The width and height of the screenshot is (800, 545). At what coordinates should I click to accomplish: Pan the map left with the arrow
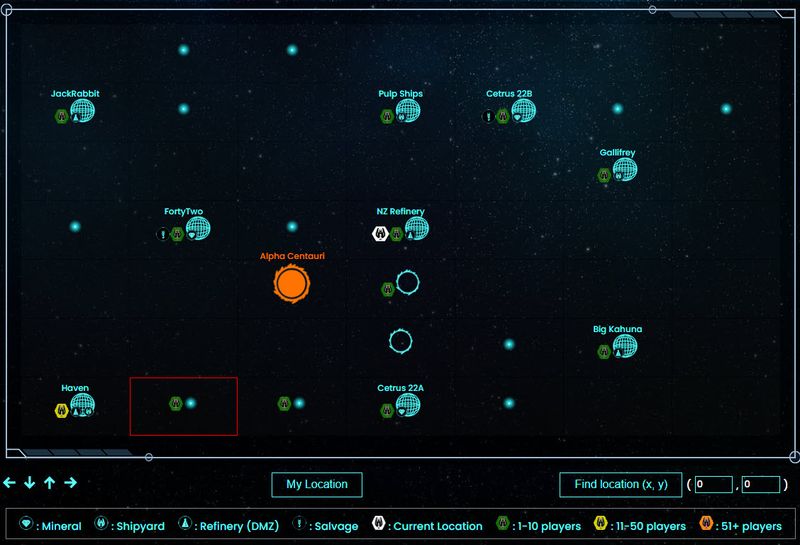(10, 483)
